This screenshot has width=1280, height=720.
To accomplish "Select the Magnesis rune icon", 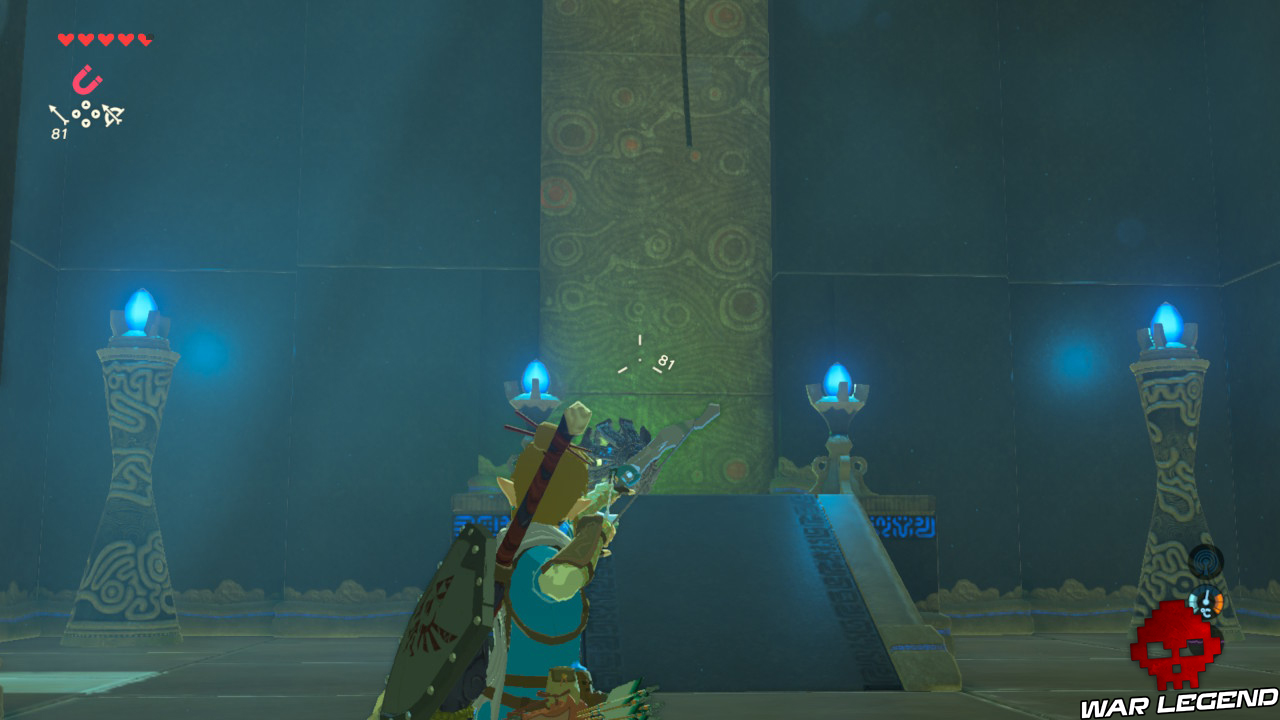I will click(86, 78).
